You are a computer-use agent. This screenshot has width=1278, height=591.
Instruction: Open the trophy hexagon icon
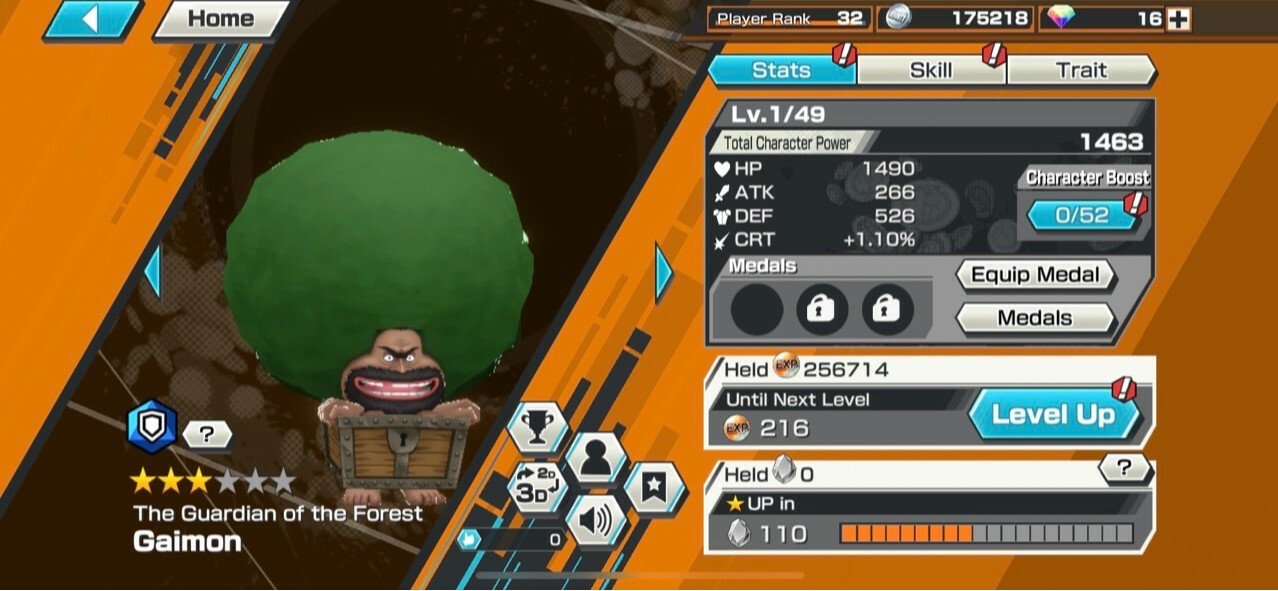[x=537, y=426]
